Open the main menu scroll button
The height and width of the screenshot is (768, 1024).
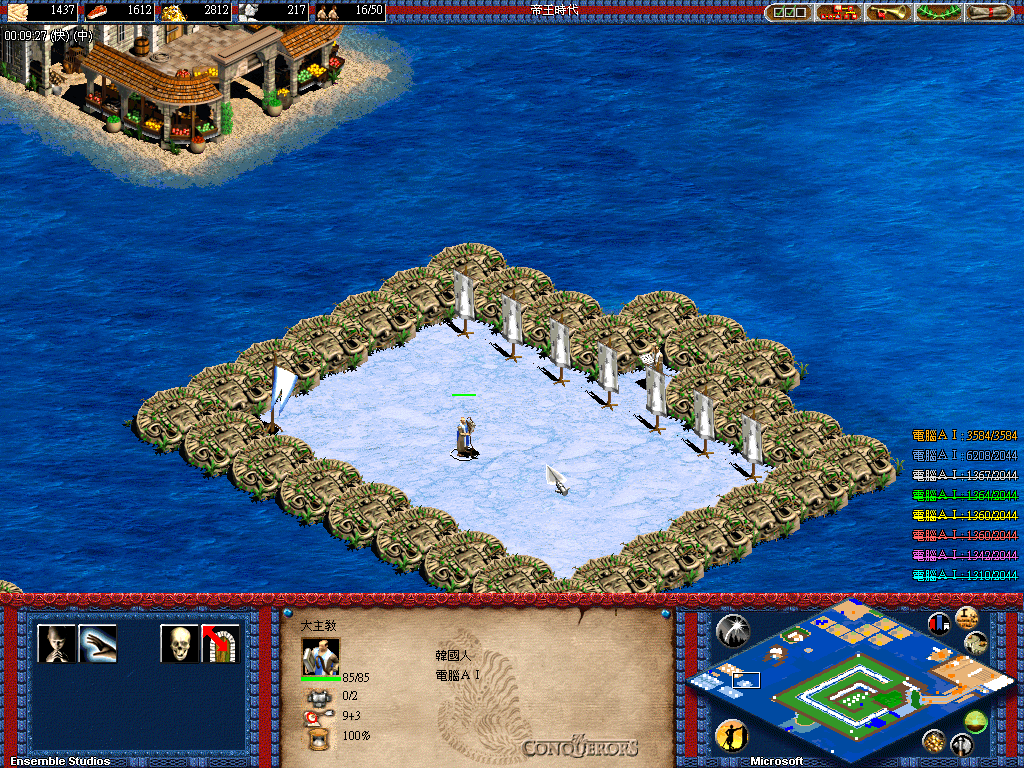(x=988, y=12)
